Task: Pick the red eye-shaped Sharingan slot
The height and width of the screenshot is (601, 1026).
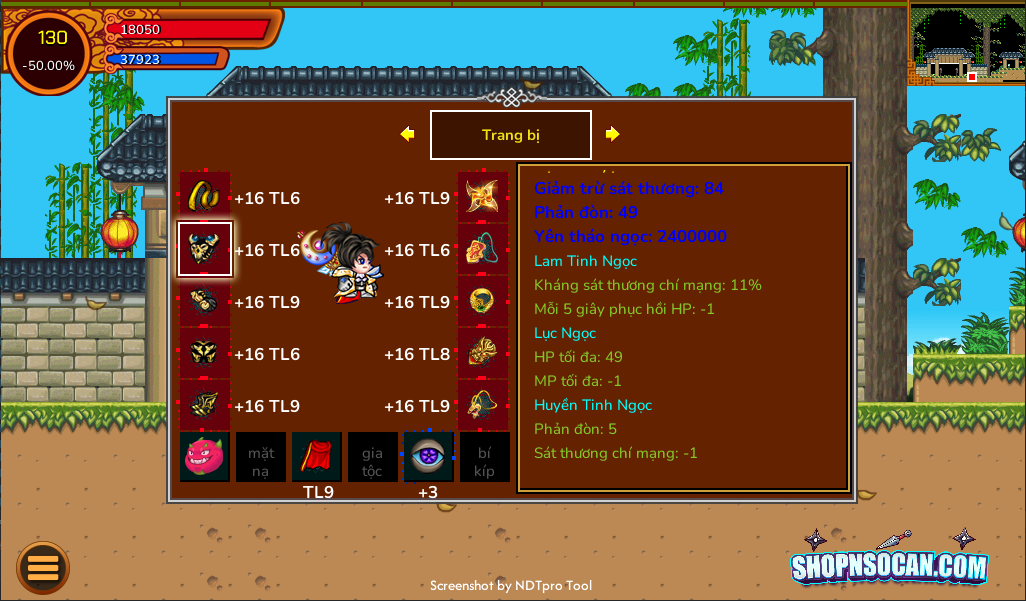Action: pyautogui.click(x=428, y=456)
